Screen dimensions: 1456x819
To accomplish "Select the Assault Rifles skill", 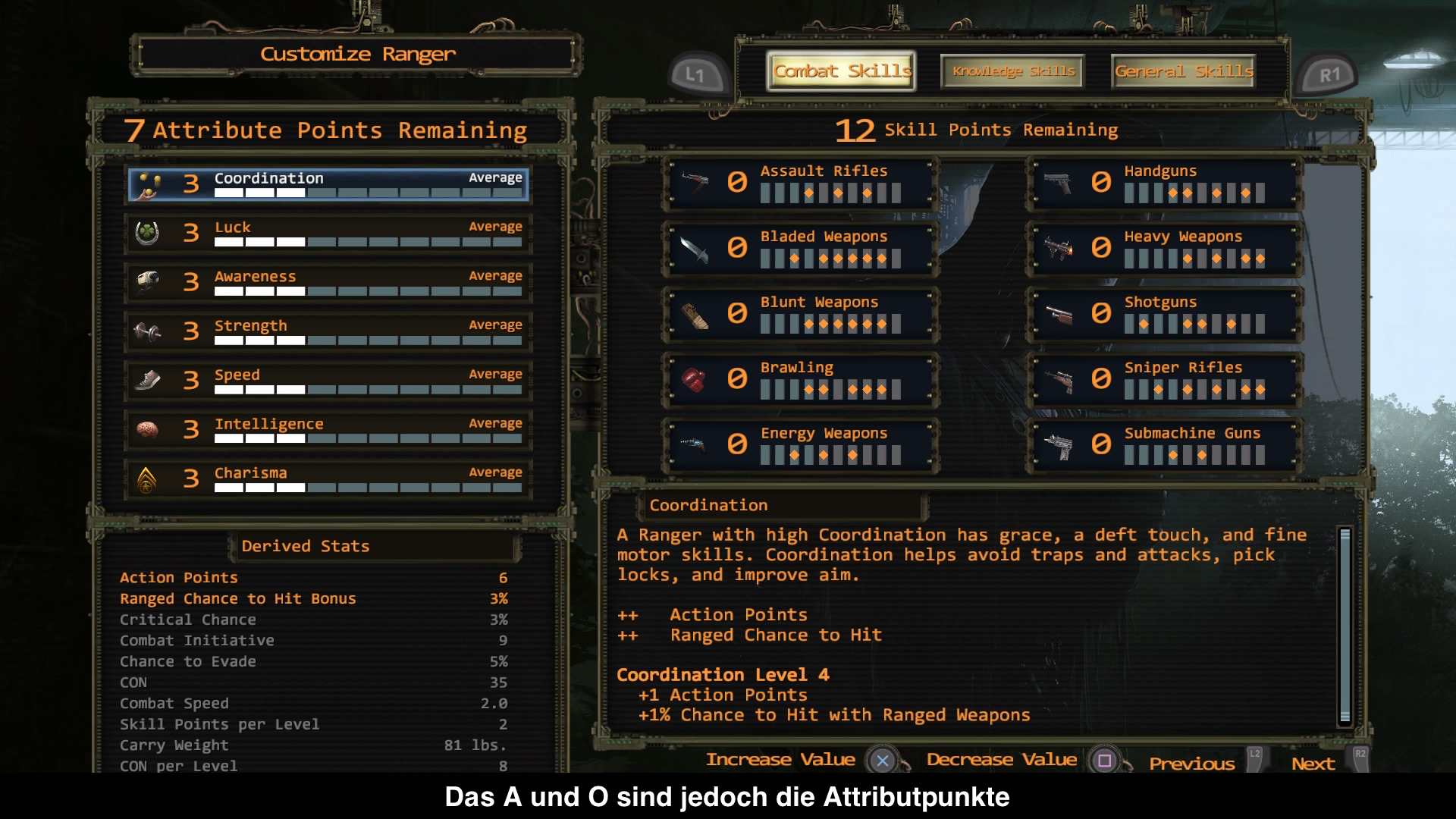I will 801,183.
